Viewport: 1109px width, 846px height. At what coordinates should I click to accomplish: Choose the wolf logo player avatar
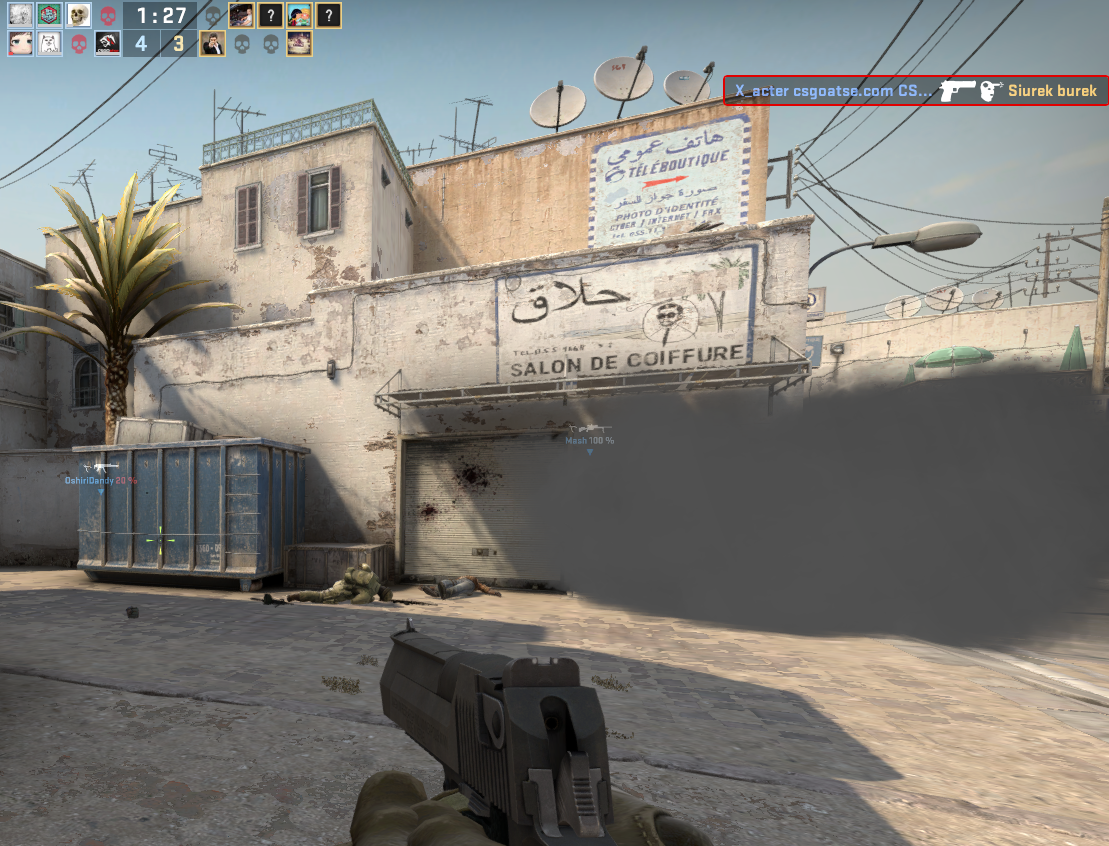pyautogui.click(x=108, y=44)
